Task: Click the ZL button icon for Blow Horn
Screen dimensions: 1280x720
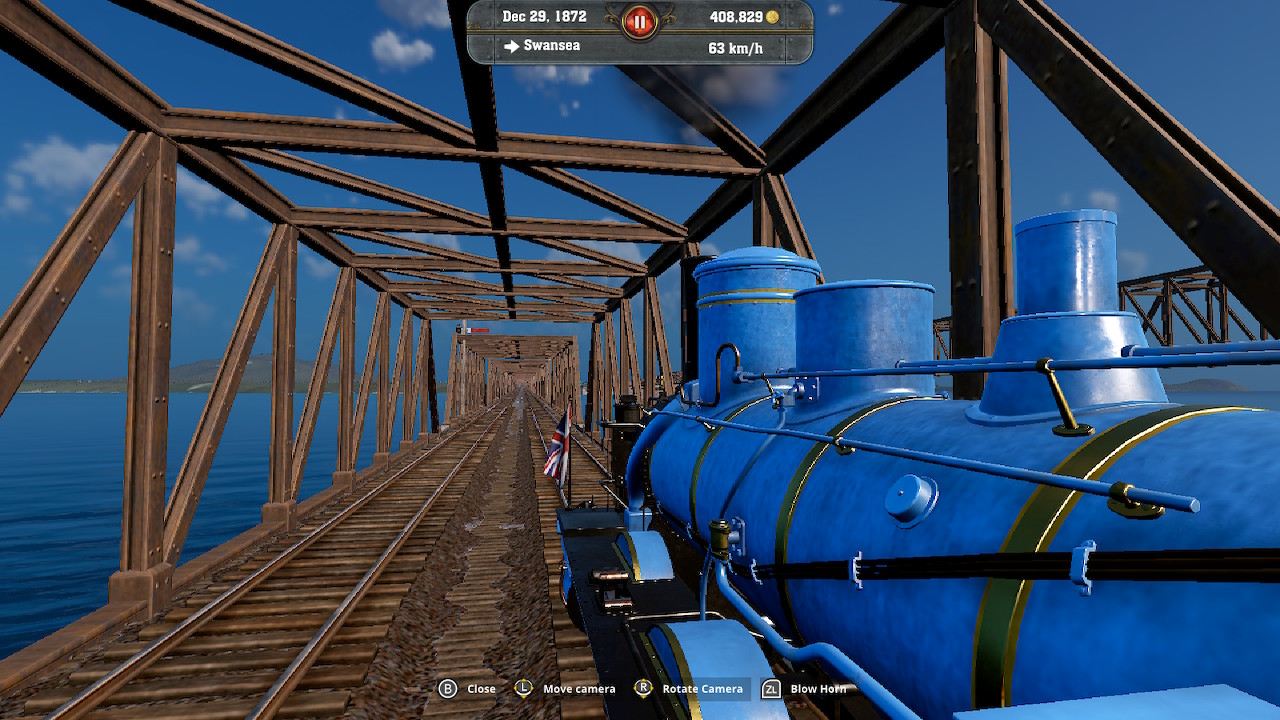Action: 771,688
